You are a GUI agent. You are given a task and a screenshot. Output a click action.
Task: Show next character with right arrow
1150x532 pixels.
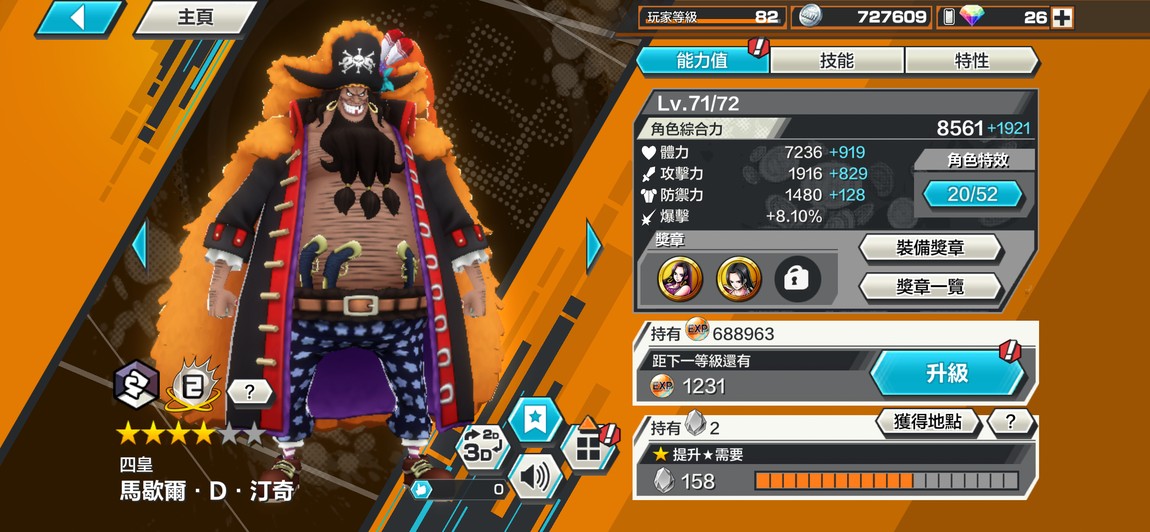(594, 244)
